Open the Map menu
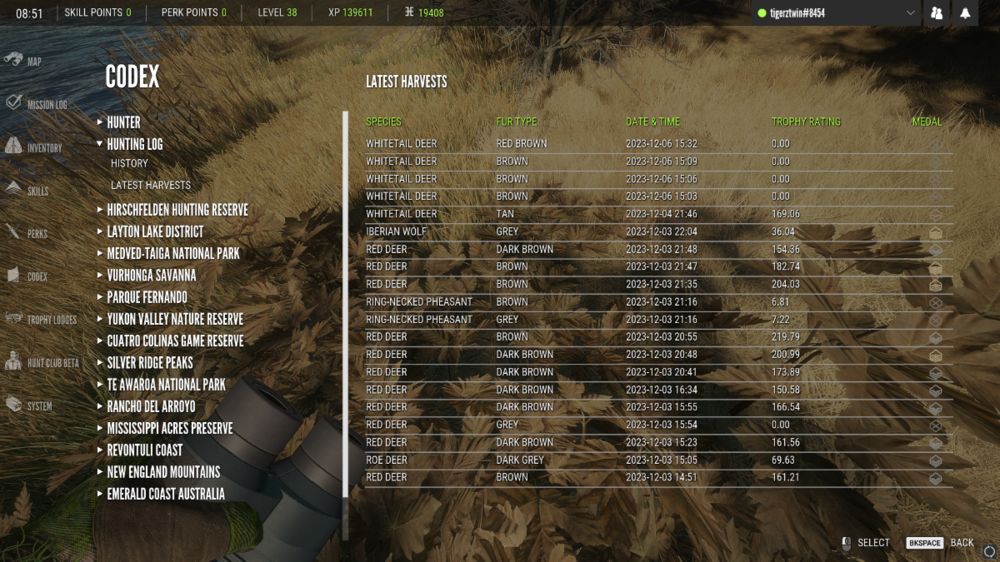Image resolution: width=1000 pixels, height=562 pixels. (x=24, y=61)
